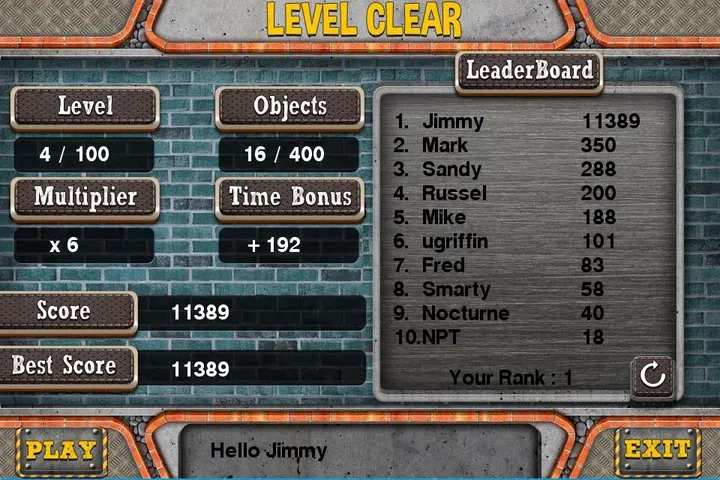
Task: Click Nocturne's leaderboard row
Action: [x=516, y=314]
